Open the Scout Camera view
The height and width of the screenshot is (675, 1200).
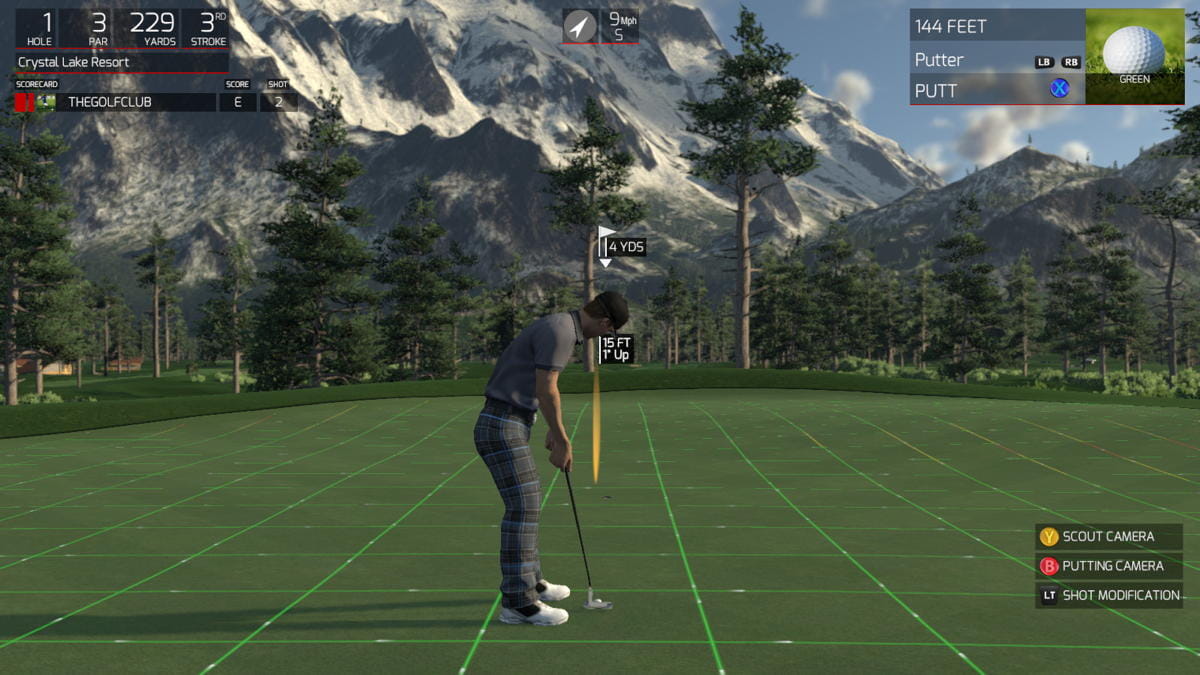pyautogui.click(x=1108, y=537)
